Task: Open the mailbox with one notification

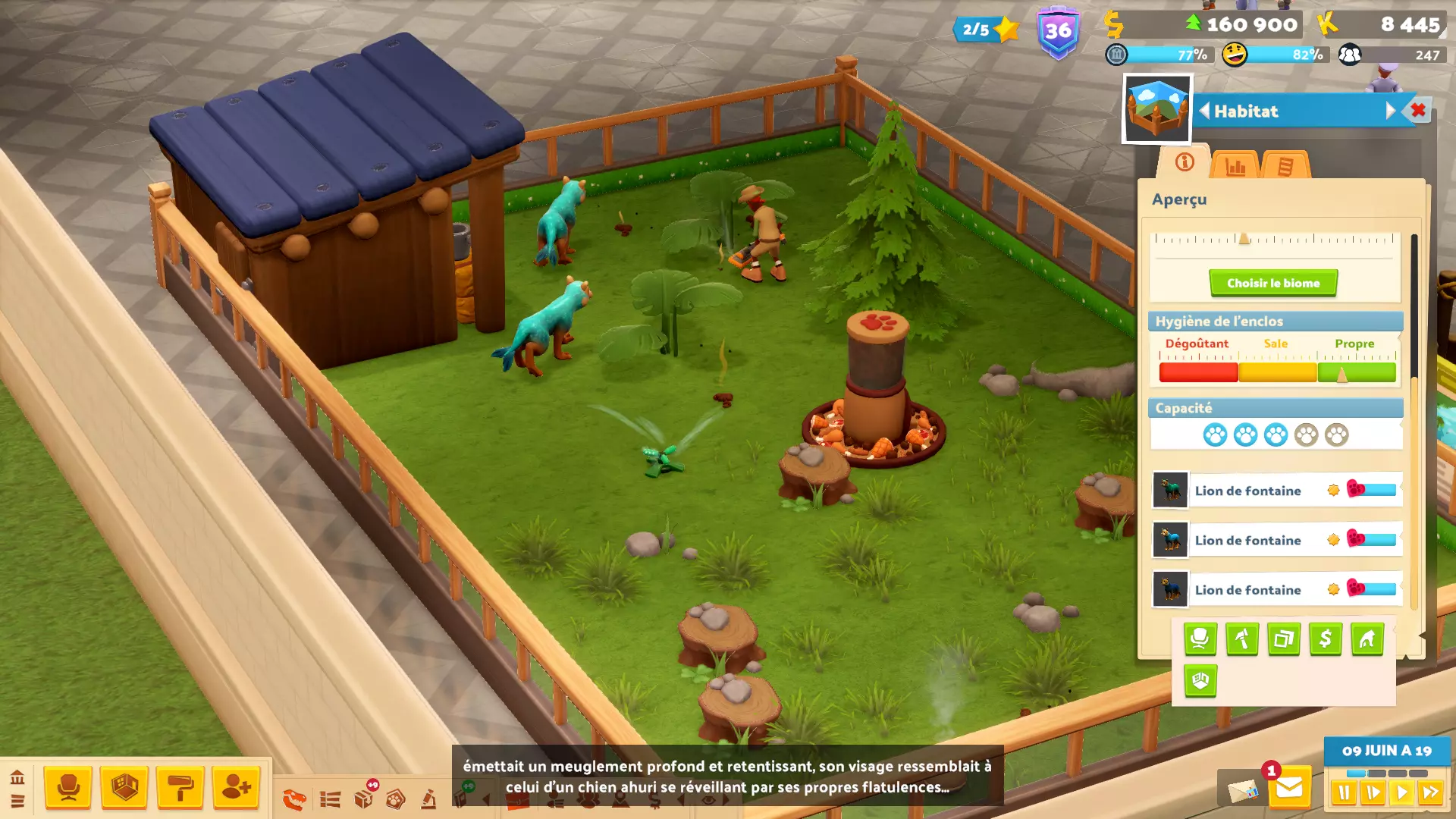Action: [1288, 789]
